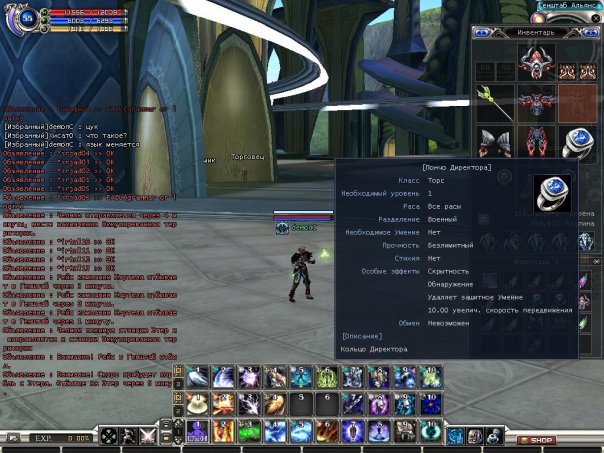
Task: Select the Торговец merchant name label
Action: coord(246,157)
